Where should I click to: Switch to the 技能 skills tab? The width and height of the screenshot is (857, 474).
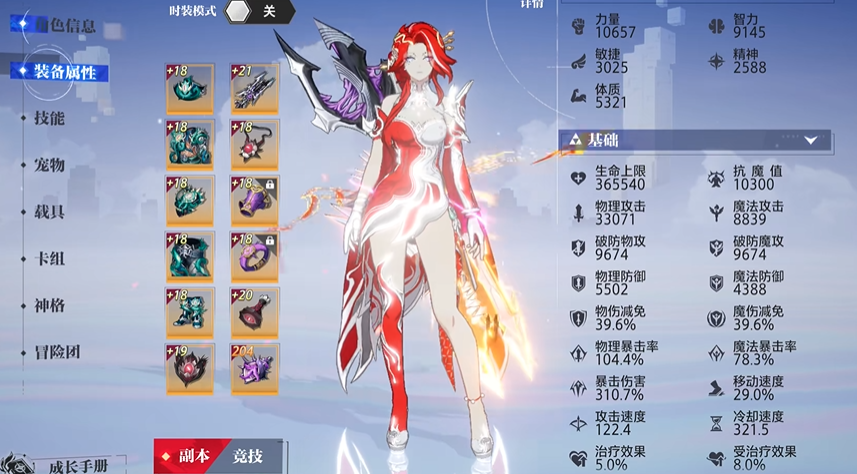click(x=49, y=118)
